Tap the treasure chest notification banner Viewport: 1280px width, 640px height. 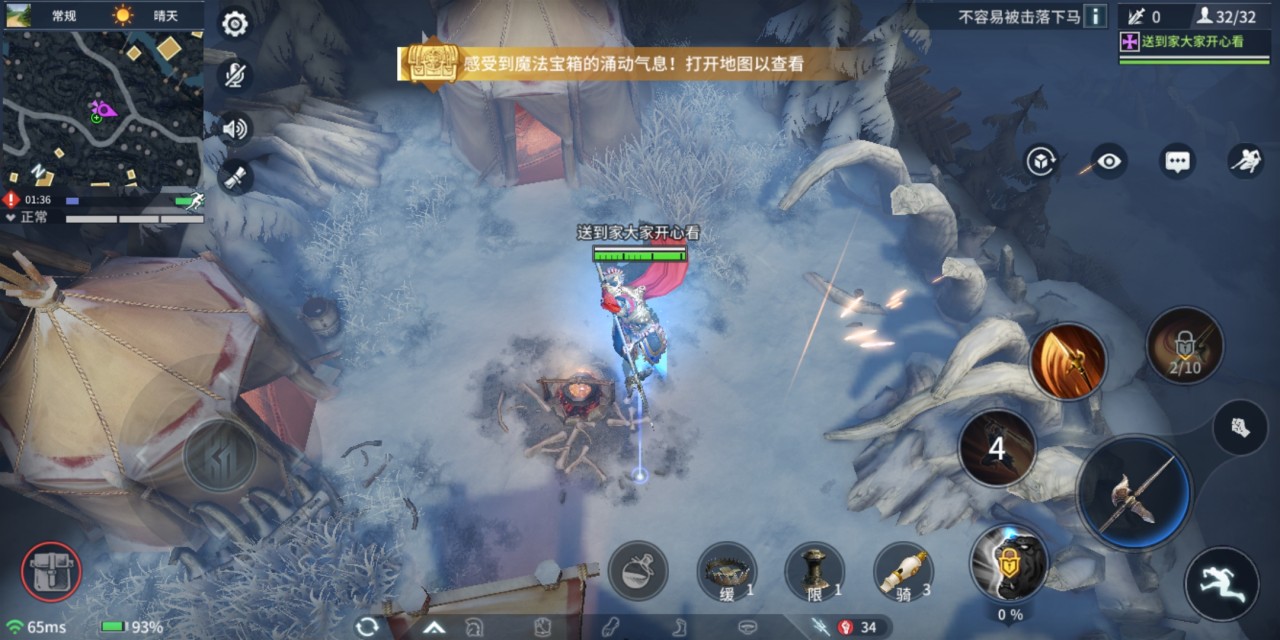(x=620, y=65)
